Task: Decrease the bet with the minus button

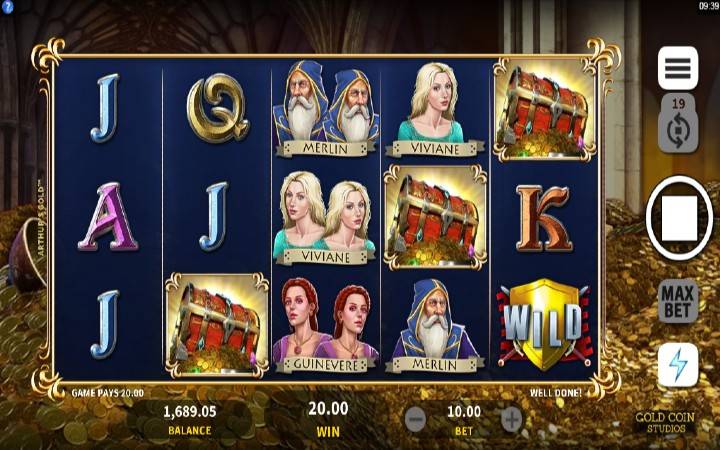Action: (x=415, y=418)
